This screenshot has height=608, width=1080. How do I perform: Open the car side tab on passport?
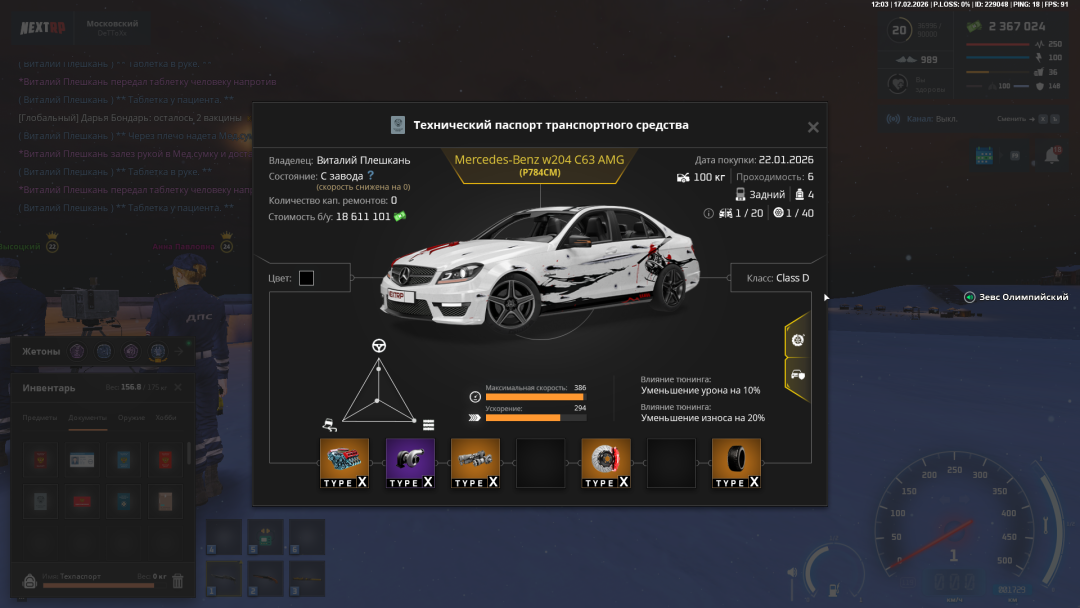pos(798,374)
